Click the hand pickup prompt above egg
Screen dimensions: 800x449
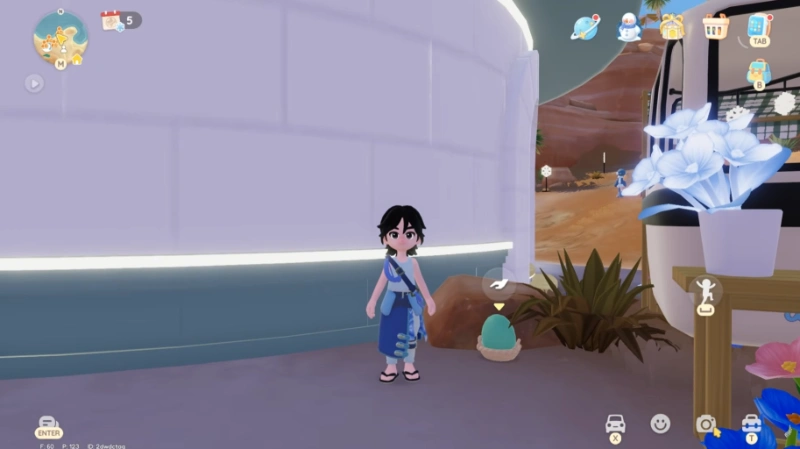498,284
